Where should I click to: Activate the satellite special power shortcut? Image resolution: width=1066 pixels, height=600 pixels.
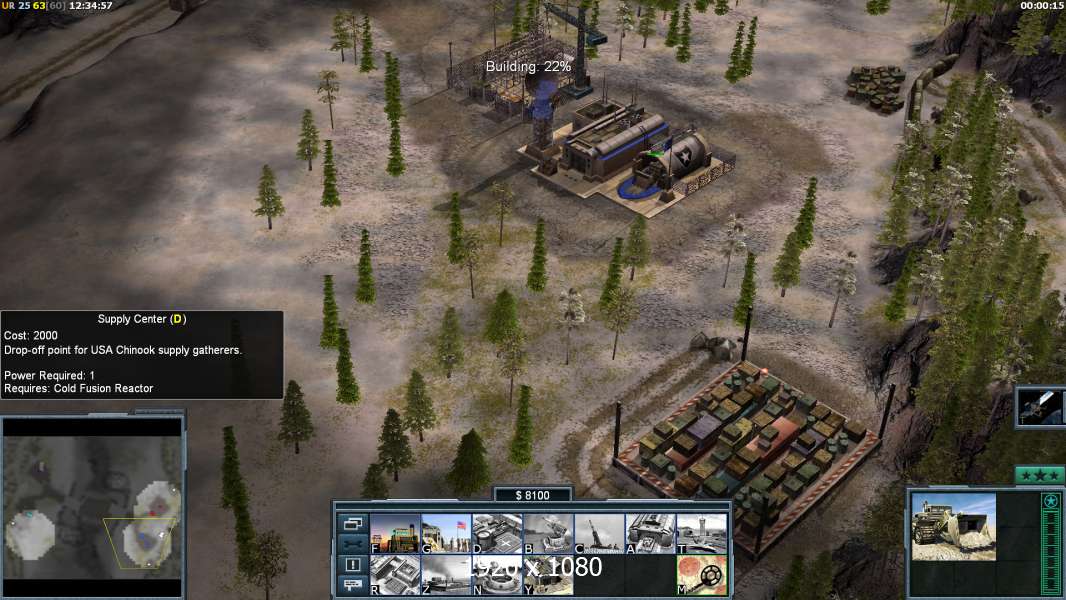coord(1040,406)
